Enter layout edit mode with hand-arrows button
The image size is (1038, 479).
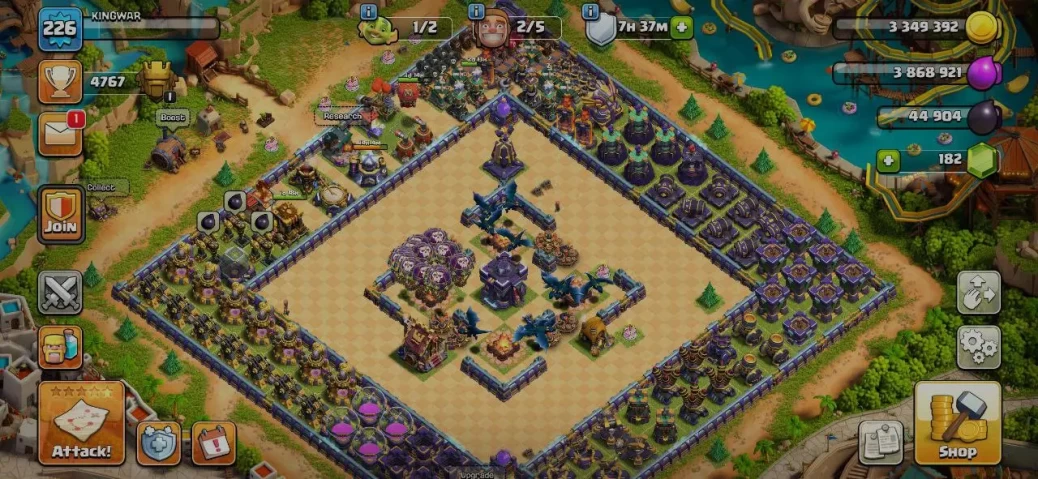[978, 293]
